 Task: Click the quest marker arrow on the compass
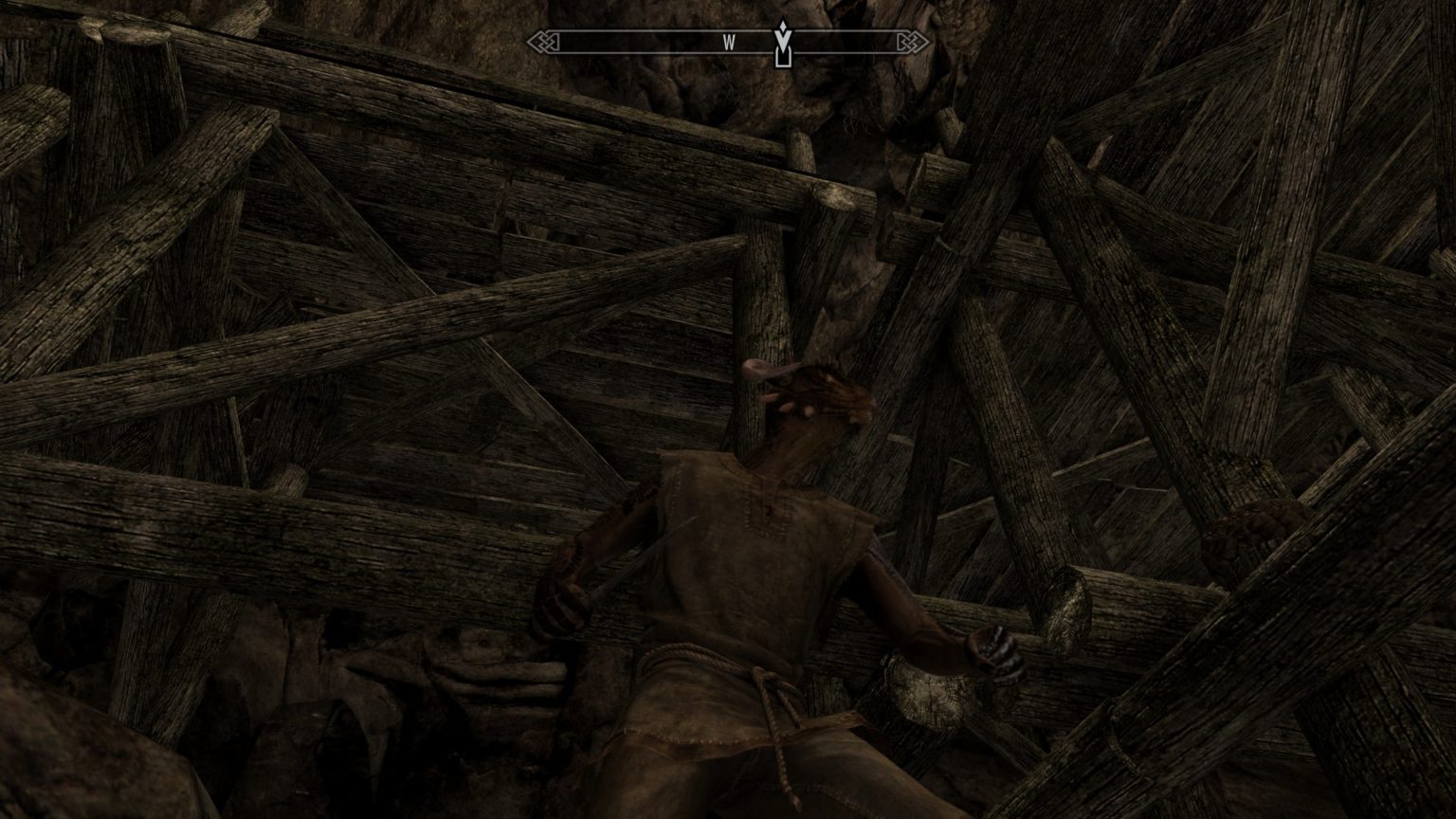click(783, 43)
